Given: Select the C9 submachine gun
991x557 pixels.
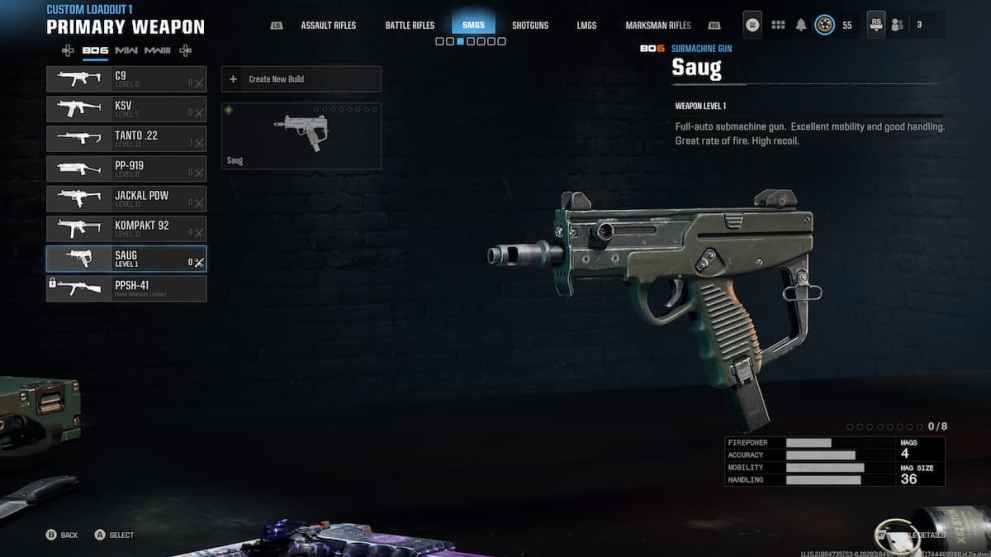Looking at the screenshot, I should coord(126,79).
